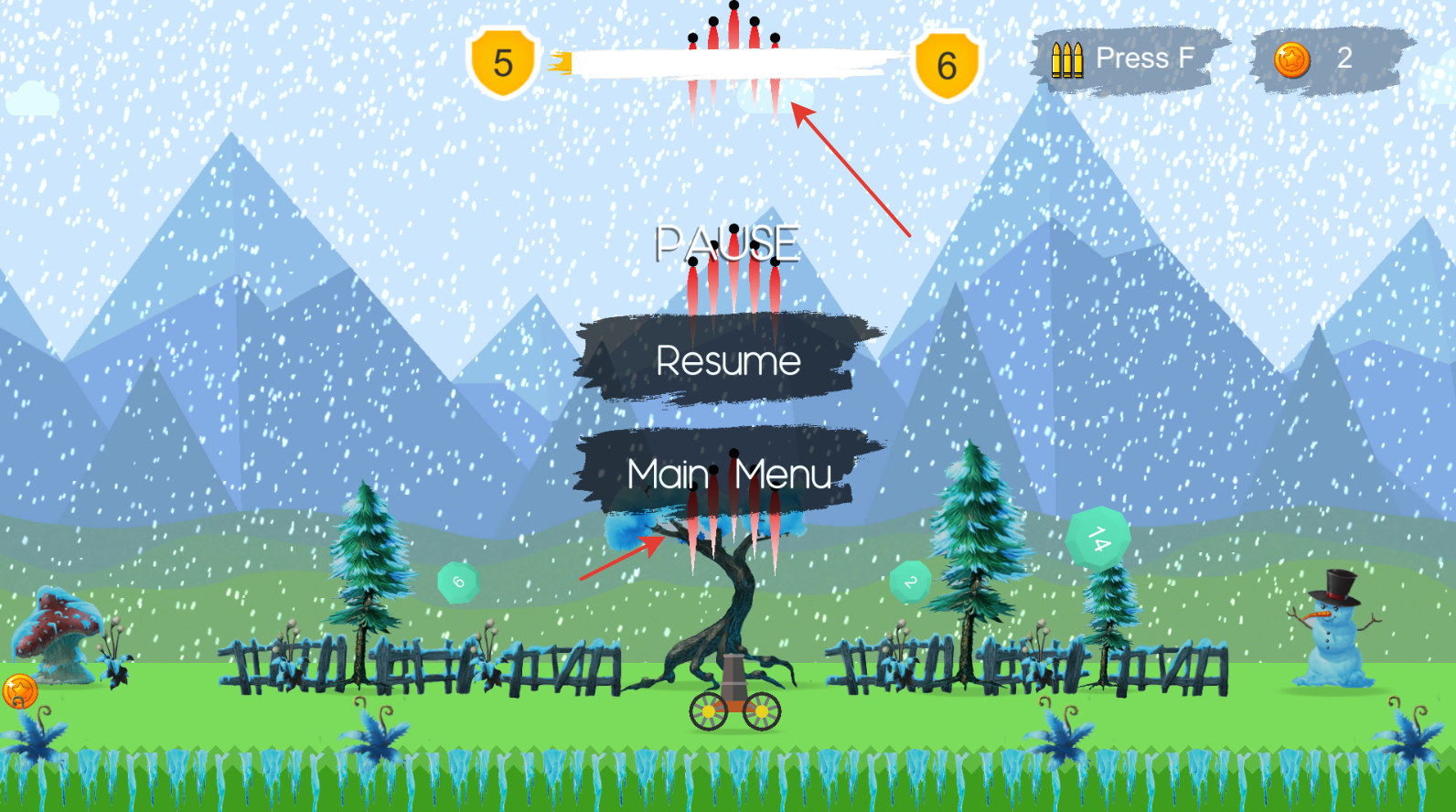
Task: Select the green gem labeled 2
Action: point(909,581)
